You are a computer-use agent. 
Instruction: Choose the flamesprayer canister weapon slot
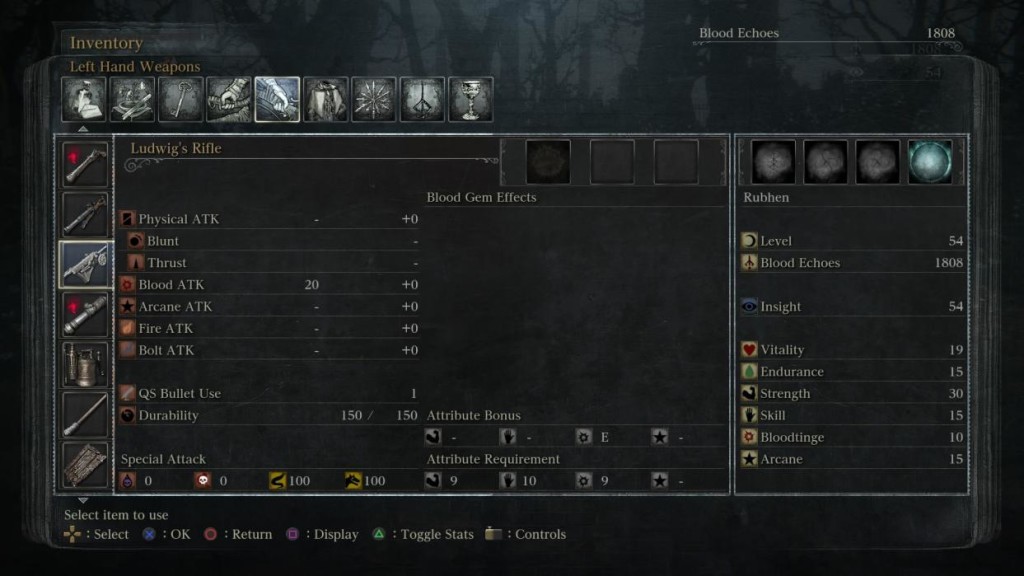point(85,364)
